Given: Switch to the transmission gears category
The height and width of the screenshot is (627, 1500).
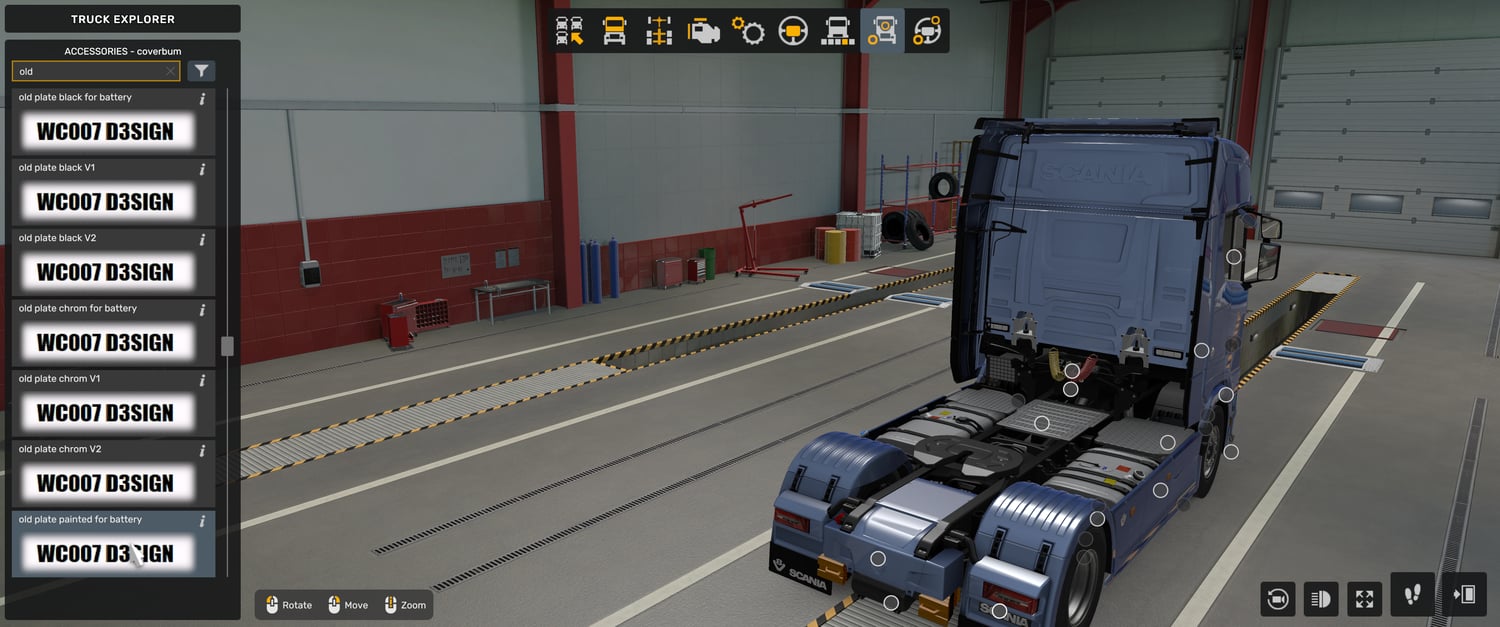Looking at the screenshot, I should [x=748, y=31].
